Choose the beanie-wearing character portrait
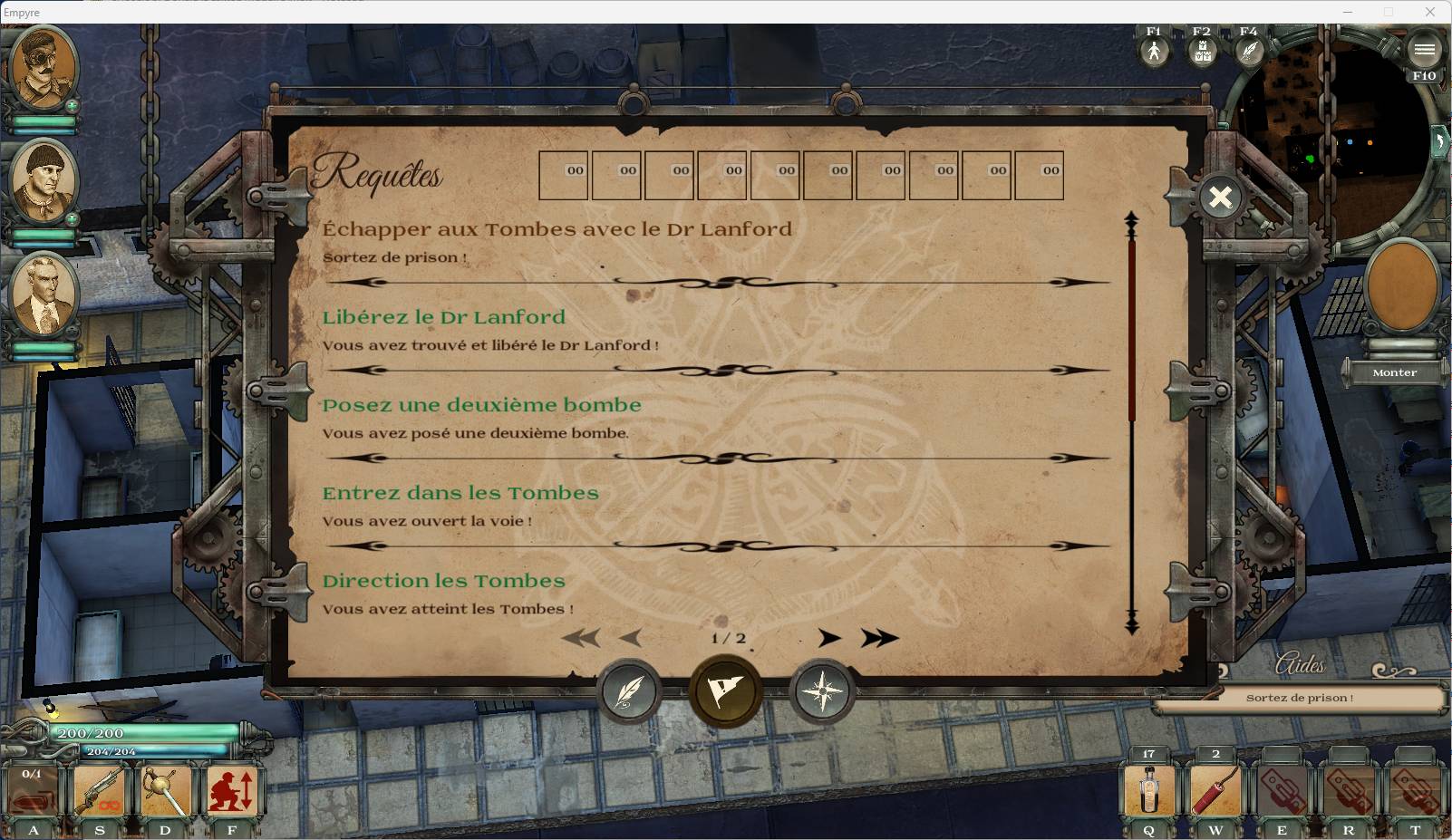The image size is (1452, 840). click(x=43, y=179)
